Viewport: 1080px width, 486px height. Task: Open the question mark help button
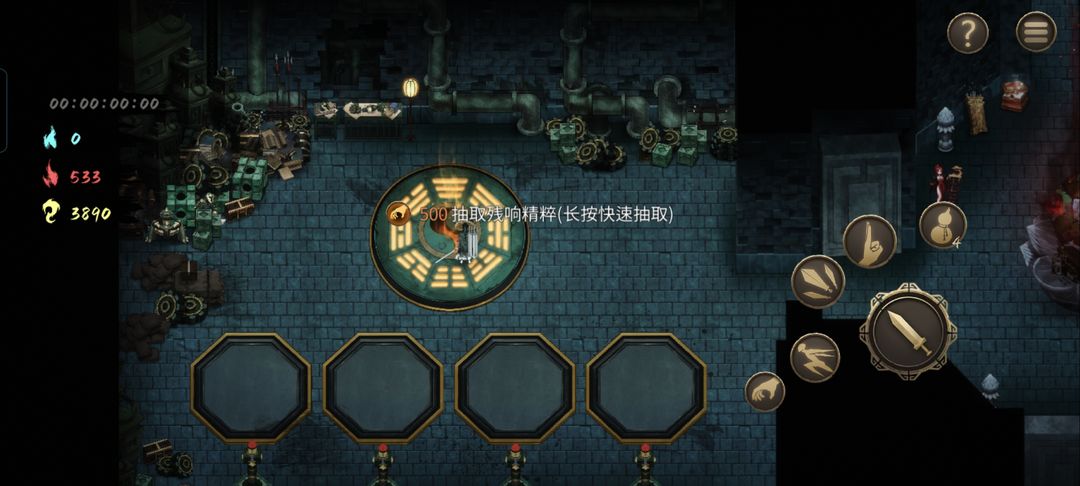point(967,33)
